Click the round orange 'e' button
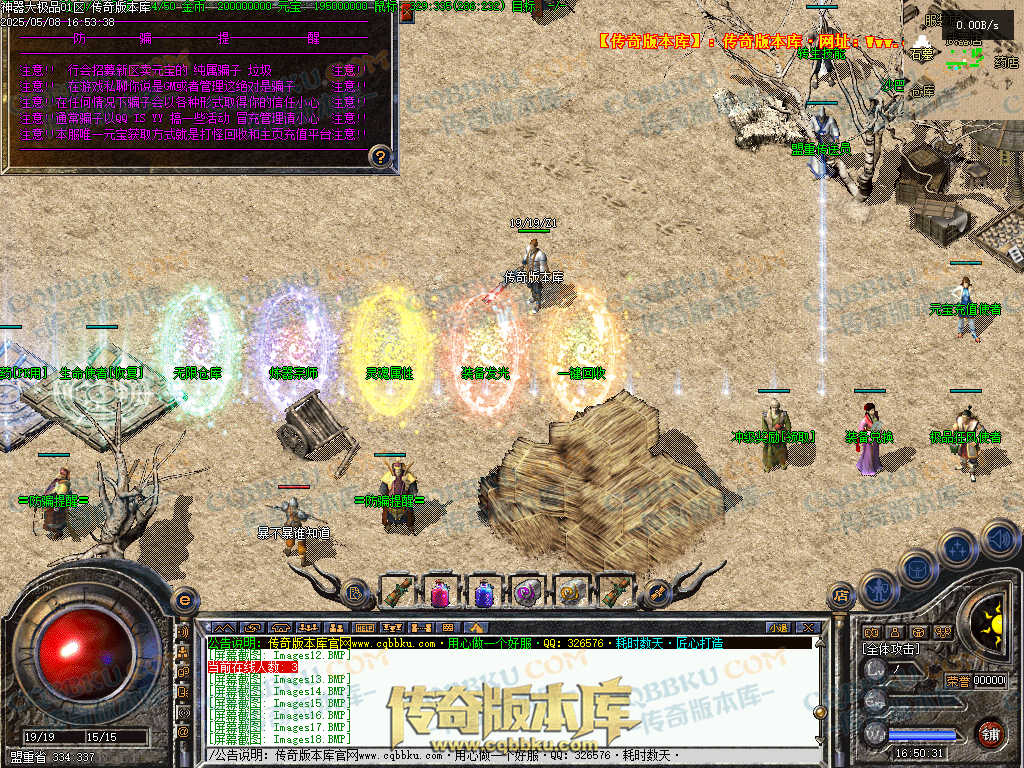 pos(184,600)
